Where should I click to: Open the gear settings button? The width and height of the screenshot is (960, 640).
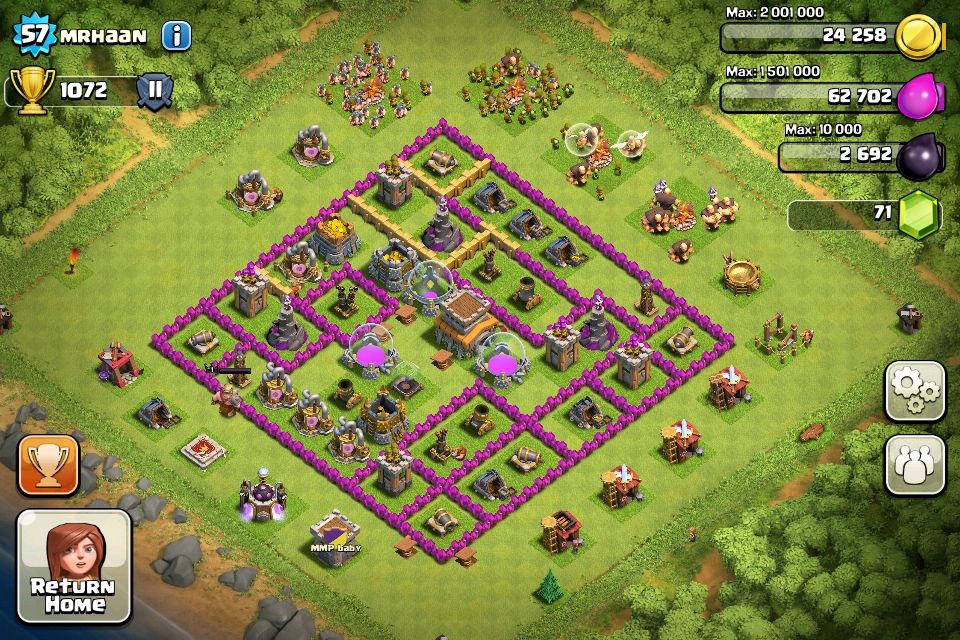pos(915,391)
